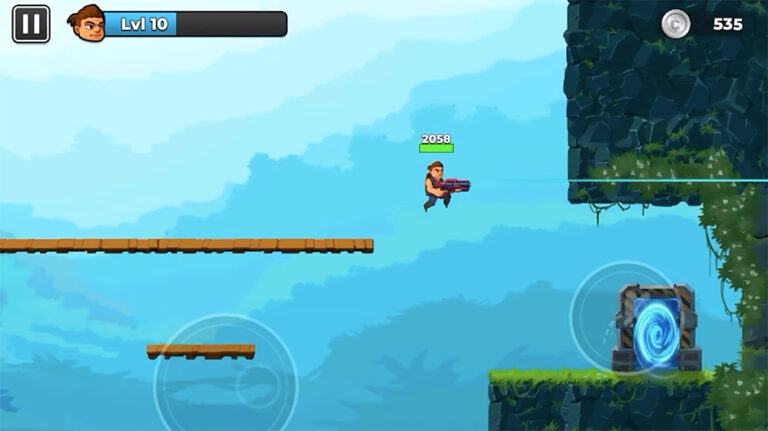Pause the game with the pause button

(31, 24)
